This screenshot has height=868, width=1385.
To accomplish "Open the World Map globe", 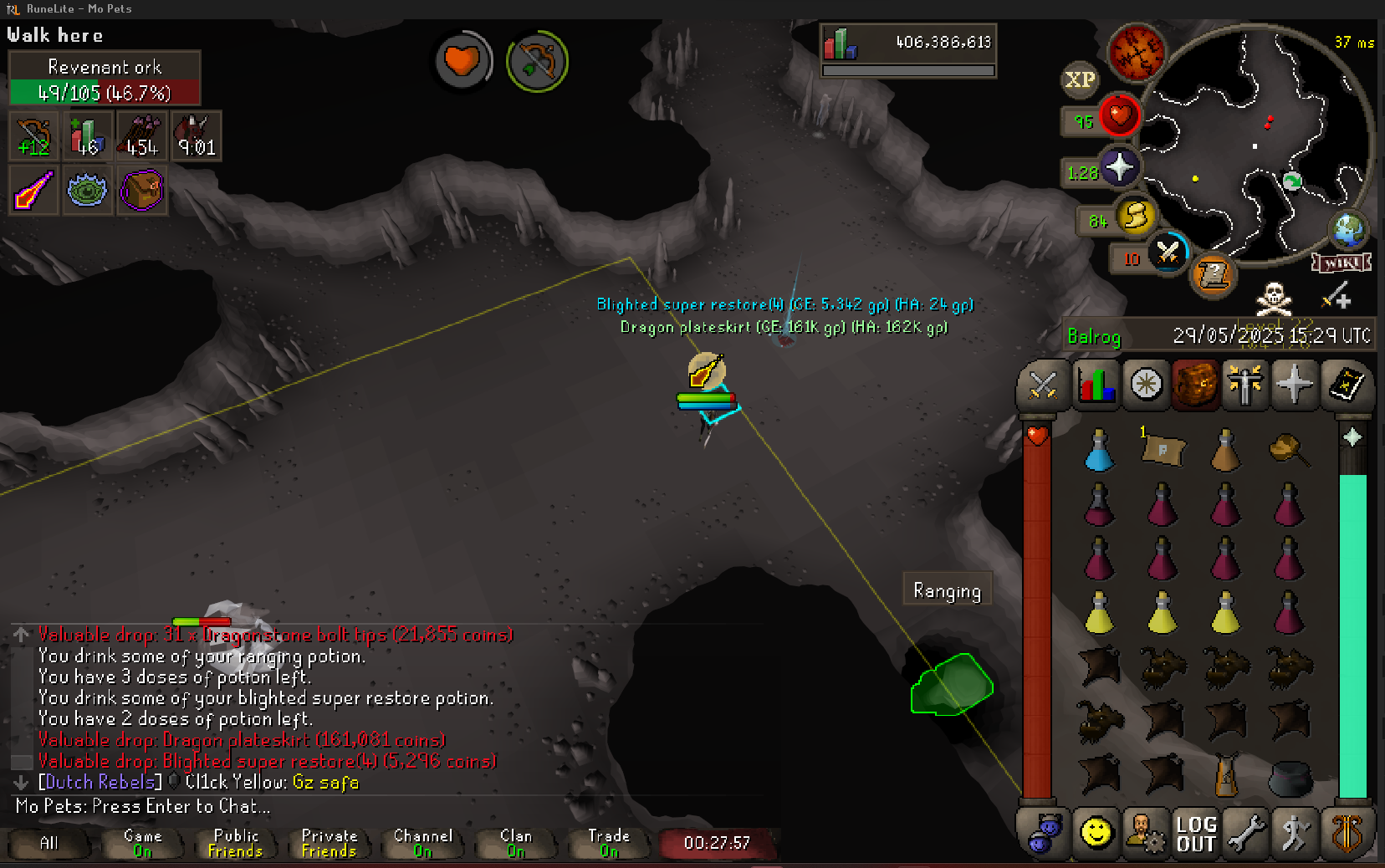I will pos(1348,230).
